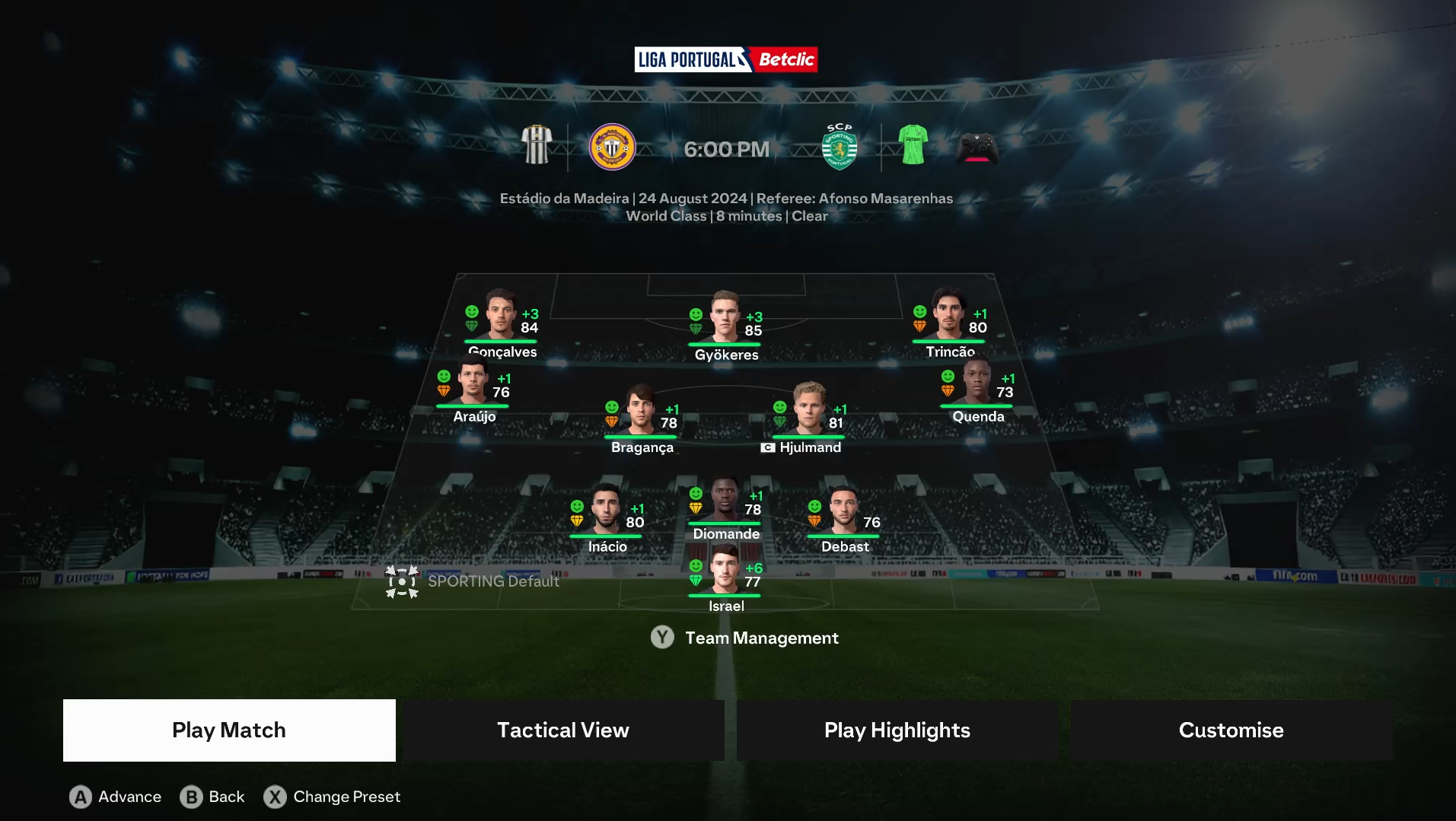Select the Xbox controller settings icon
The height and width of the screenshot is (821, 1456).
tap(977, 147)
